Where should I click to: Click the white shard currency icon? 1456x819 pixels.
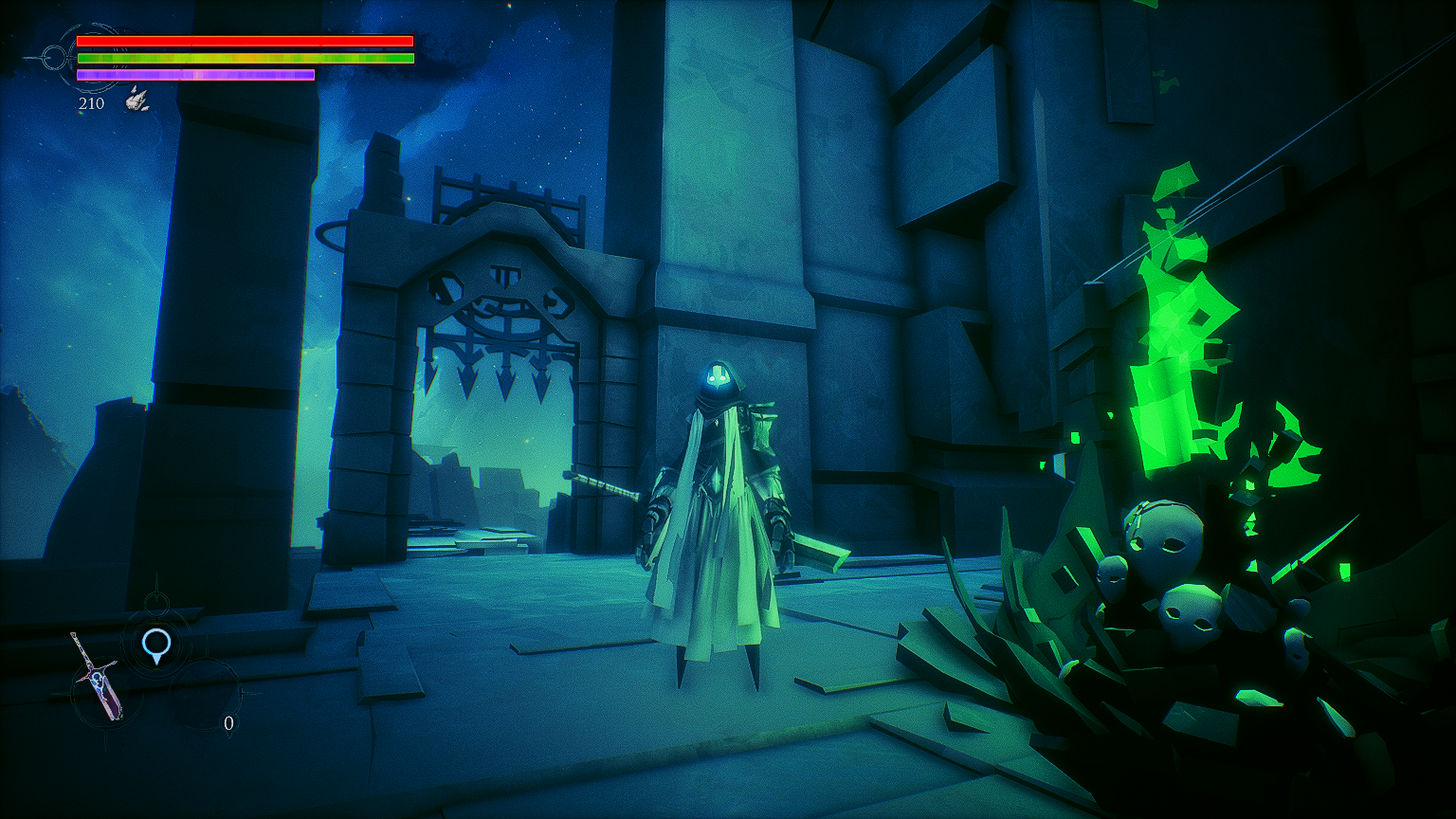(x=137, y=100)
